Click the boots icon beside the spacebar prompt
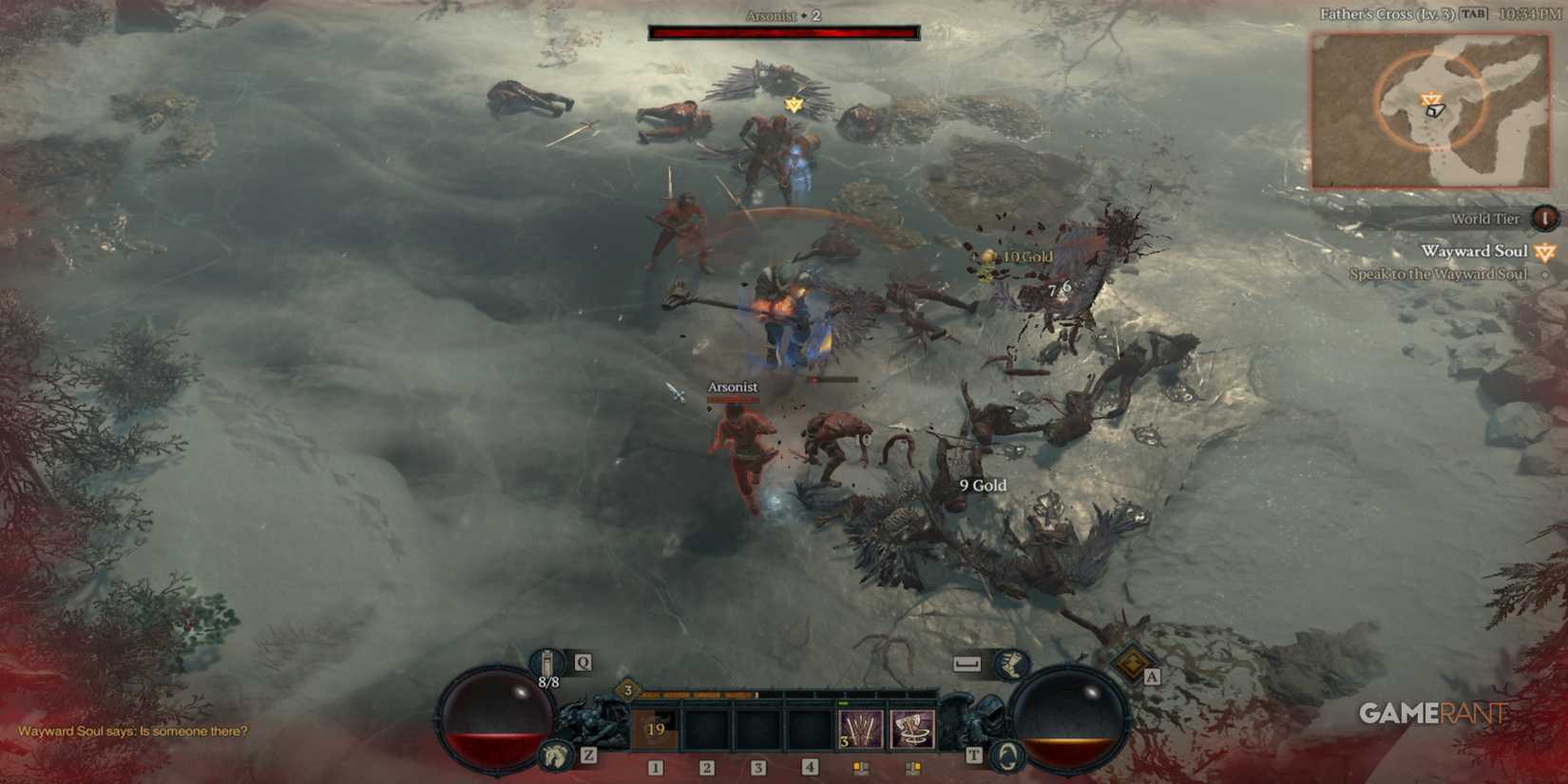The height and width of the screenshot is (784, 1568). point(1013,662)
